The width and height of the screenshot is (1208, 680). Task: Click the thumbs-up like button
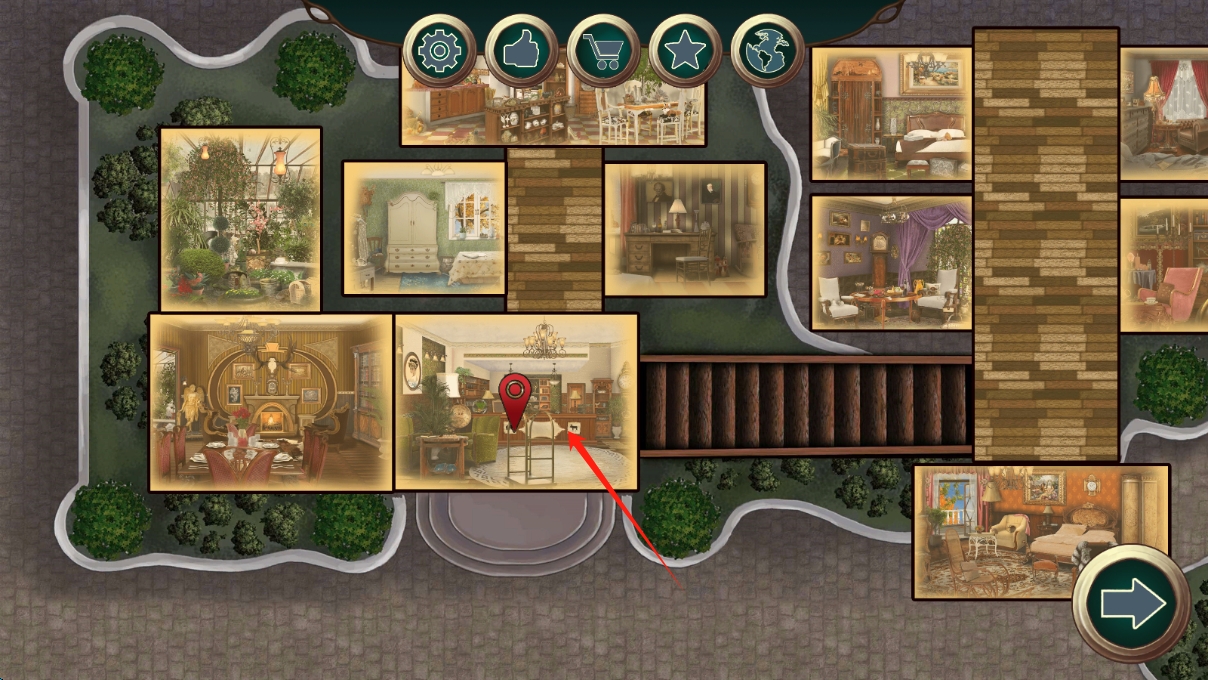click(521, 51)
